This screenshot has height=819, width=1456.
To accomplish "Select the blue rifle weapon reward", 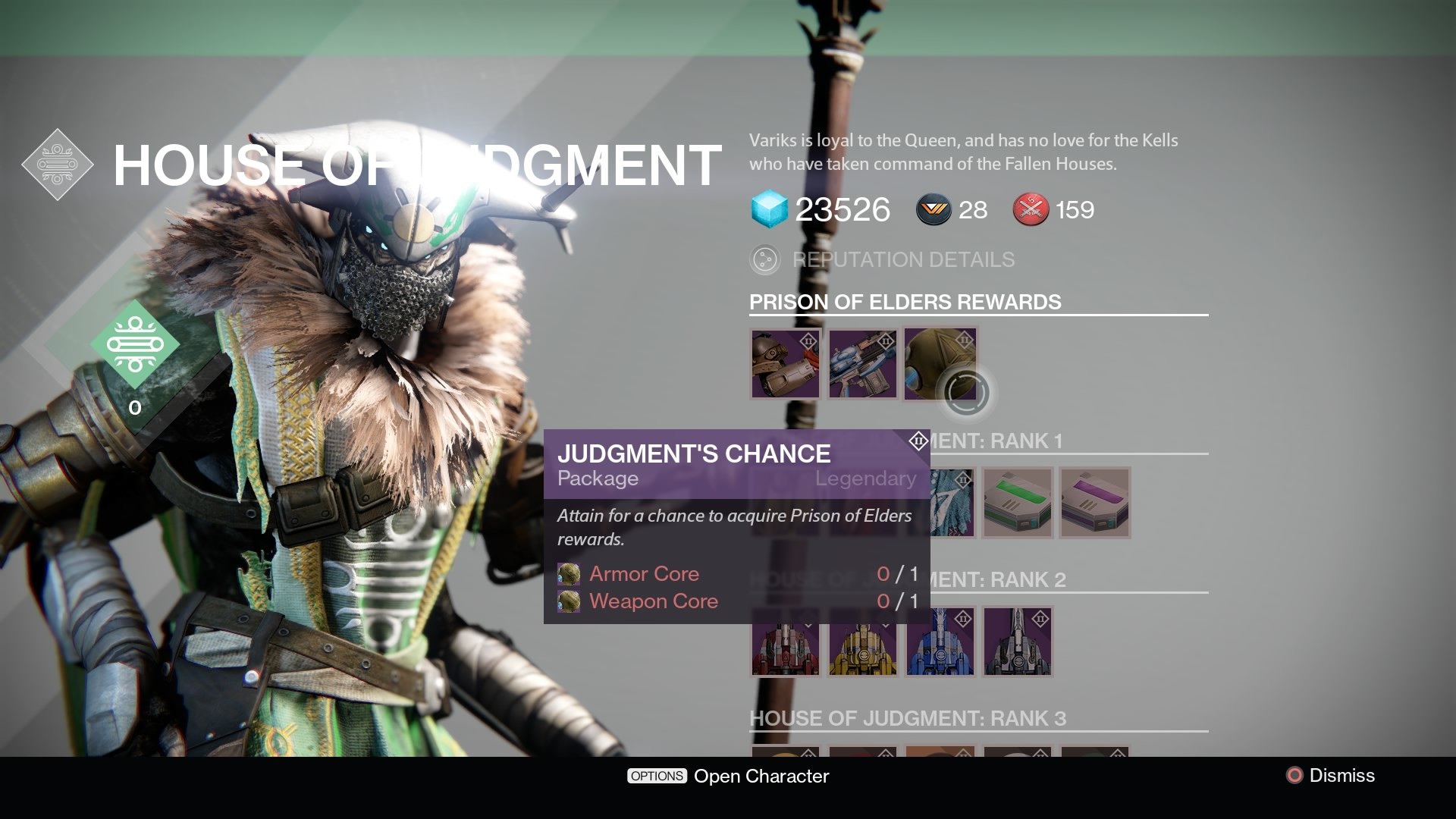I will click(863, 364).
